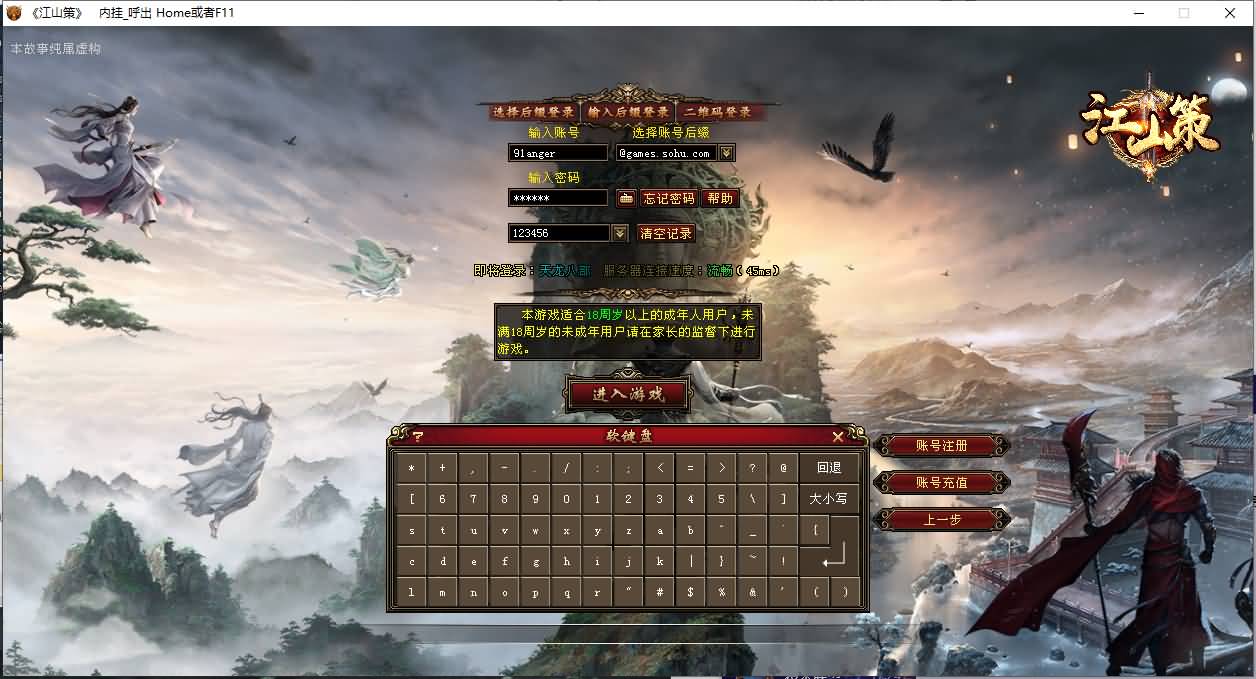1256x679 pixels.
Task: Open 账号充值 account recharge
Action: [x=941, y=482]
